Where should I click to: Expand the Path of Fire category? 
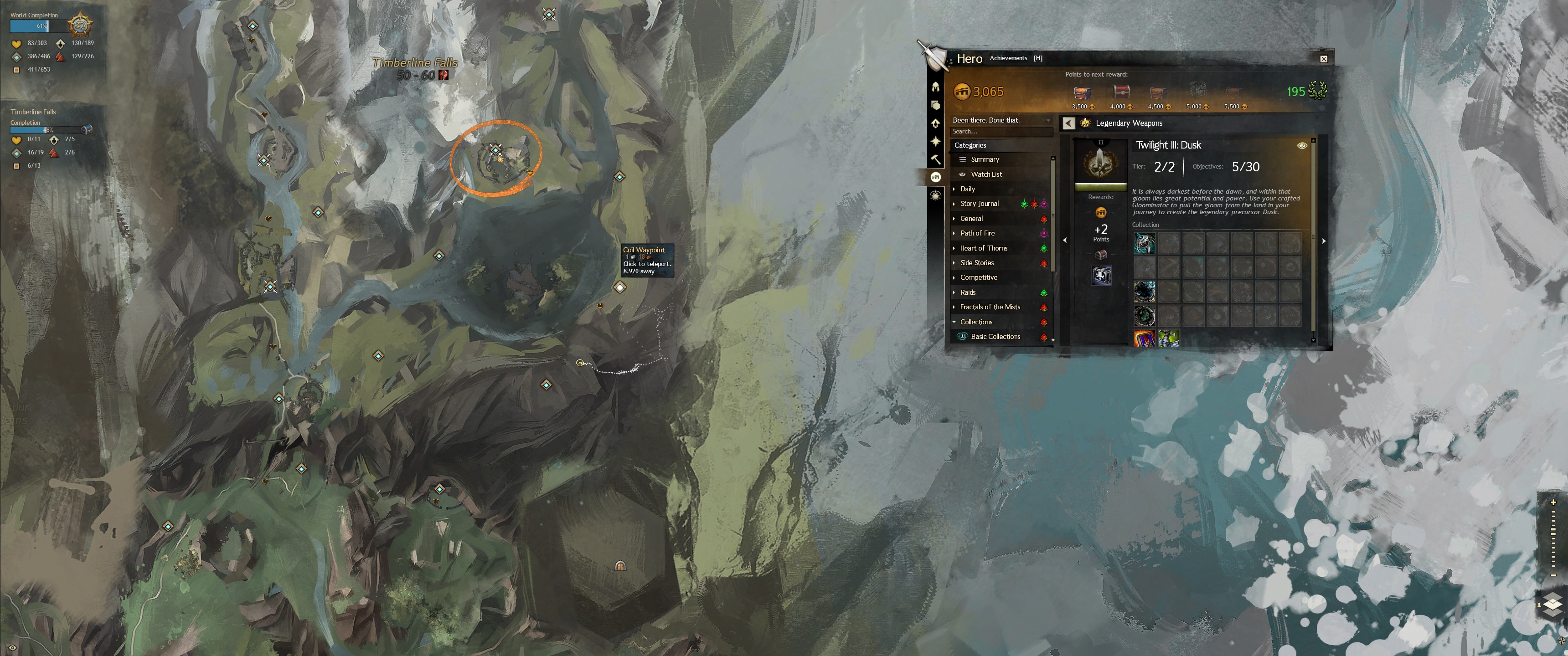(977, 233)
